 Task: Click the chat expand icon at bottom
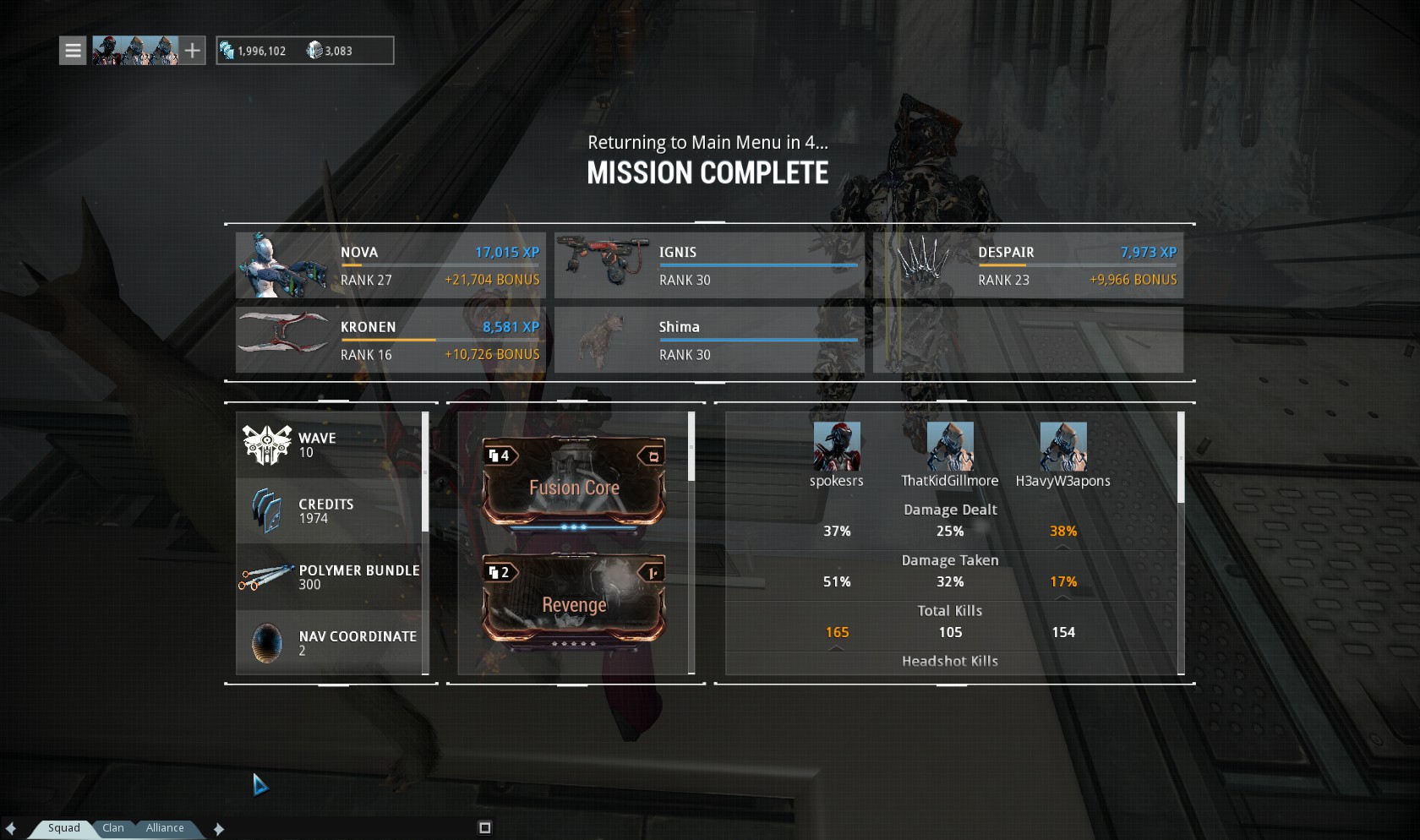tap(484, 827)
